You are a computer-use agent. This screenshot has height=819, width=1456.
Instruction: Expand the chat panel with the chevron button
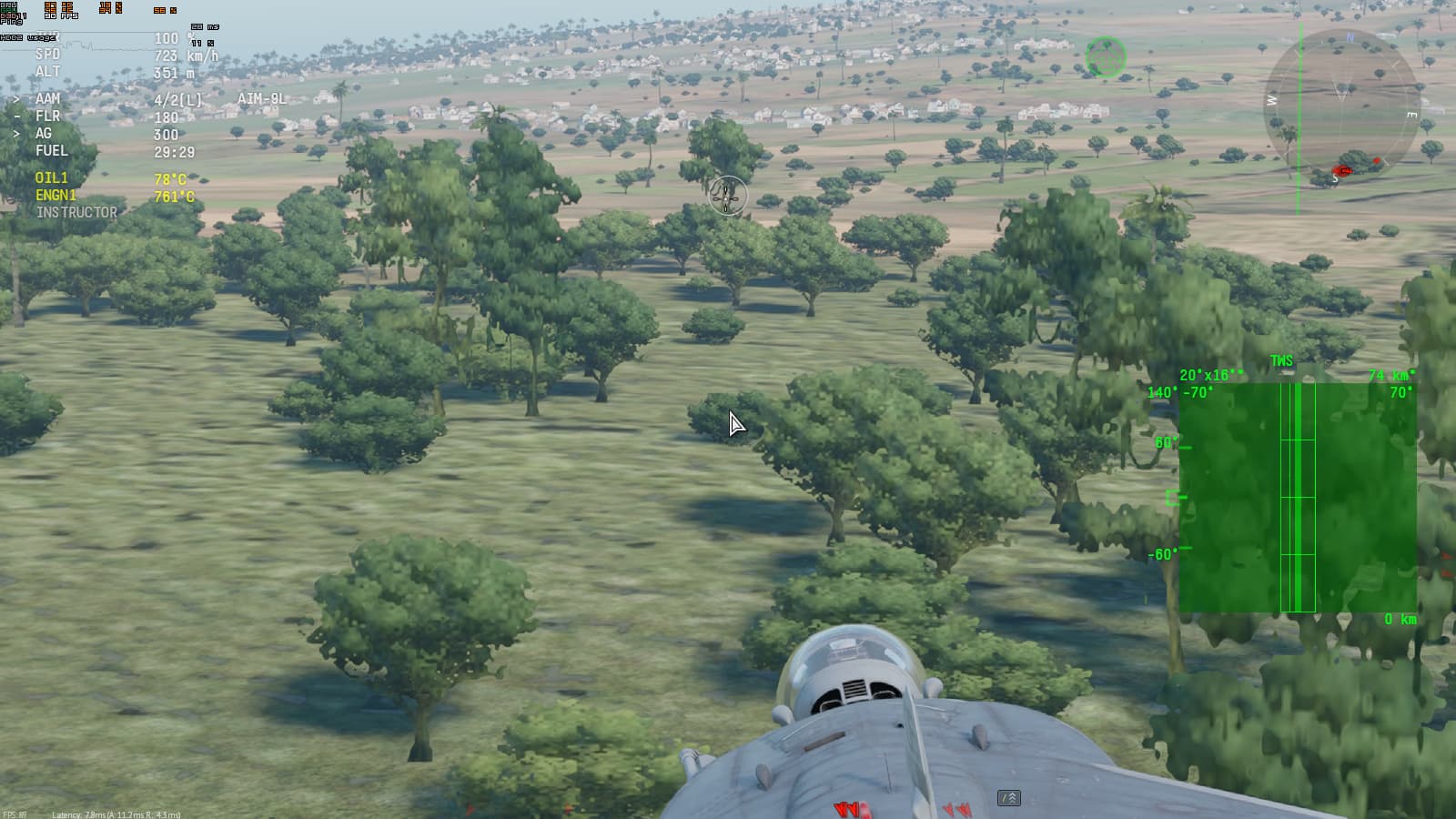tap(1009, 796)
